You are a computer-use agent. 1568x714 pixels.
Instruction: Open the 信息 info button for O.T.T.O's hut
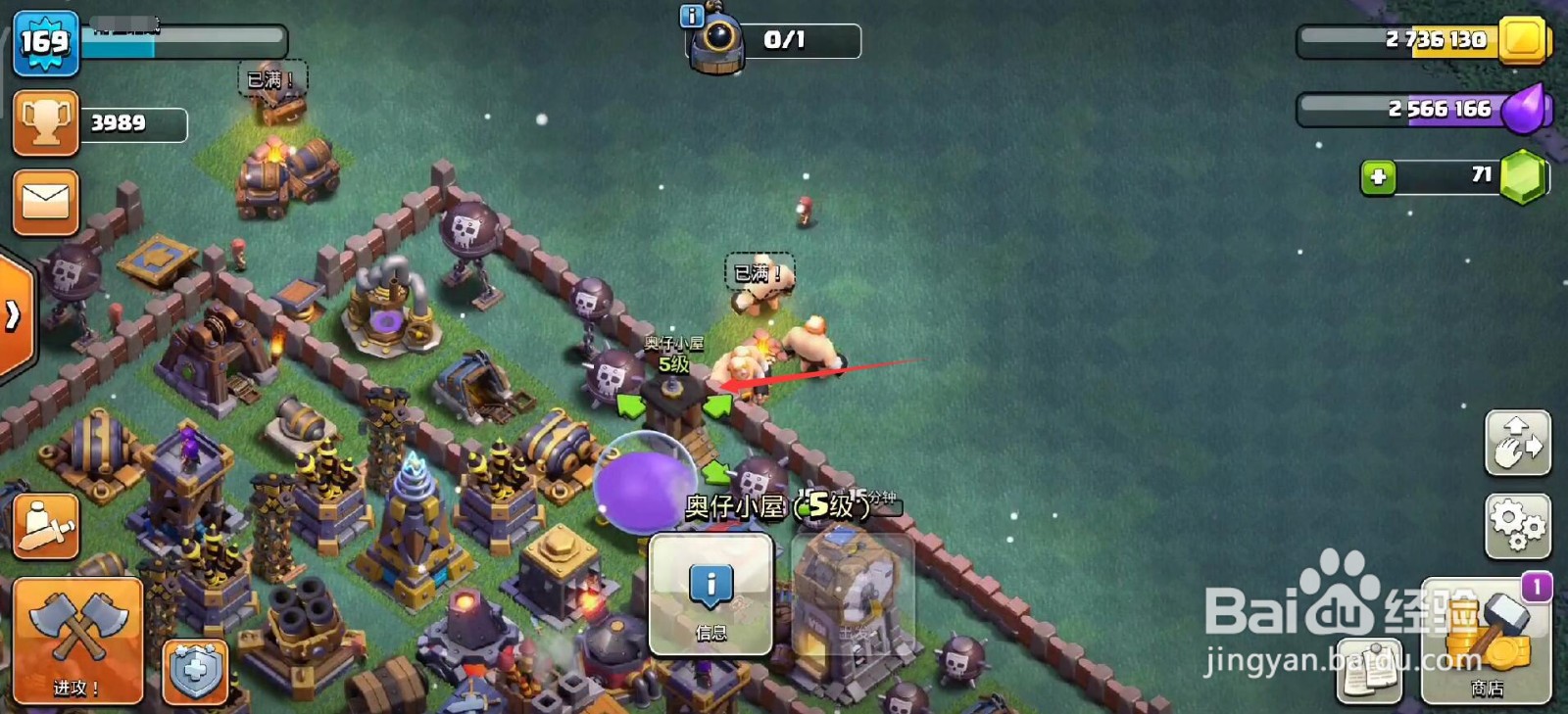pyautogui.click(x=710, y=595)
